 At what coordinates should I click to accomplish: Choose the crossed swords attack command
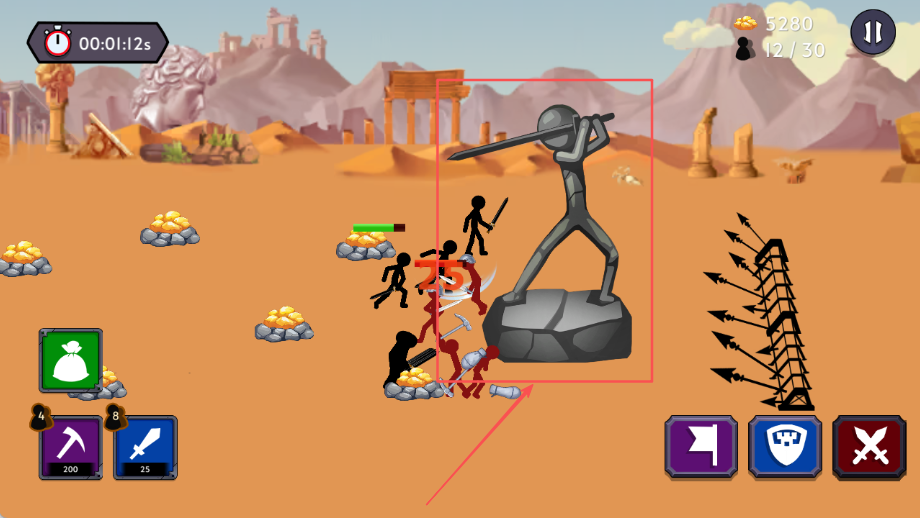[x=869, y=447]
